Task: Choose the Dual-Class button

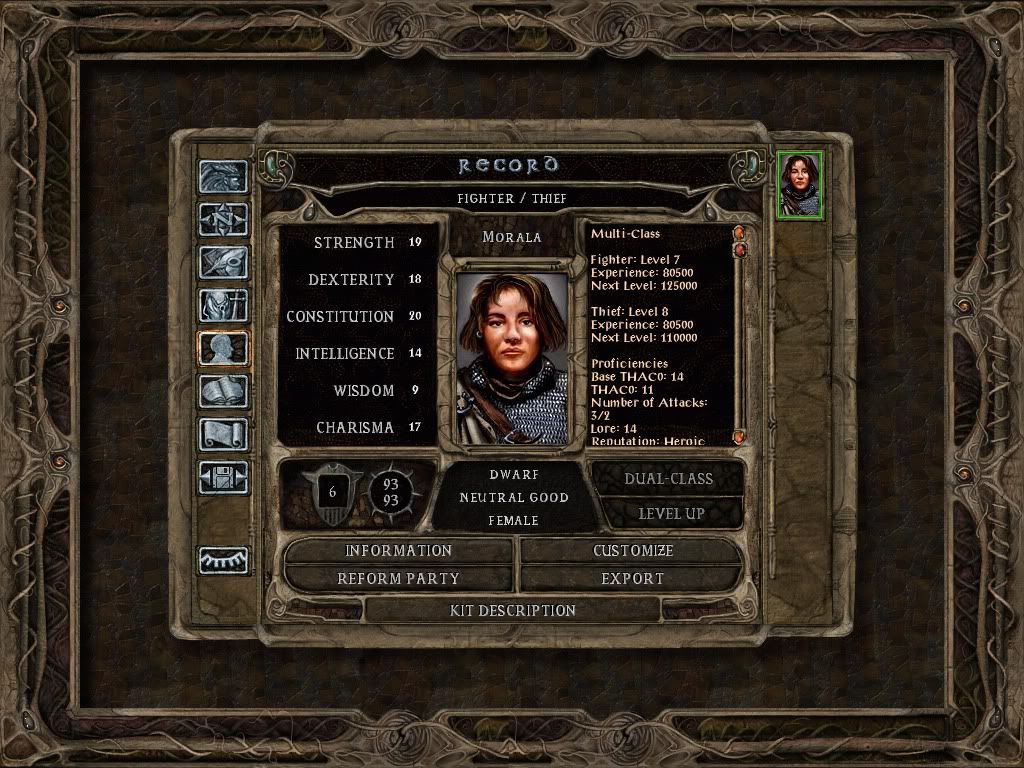Action: (x=668, y=479)
